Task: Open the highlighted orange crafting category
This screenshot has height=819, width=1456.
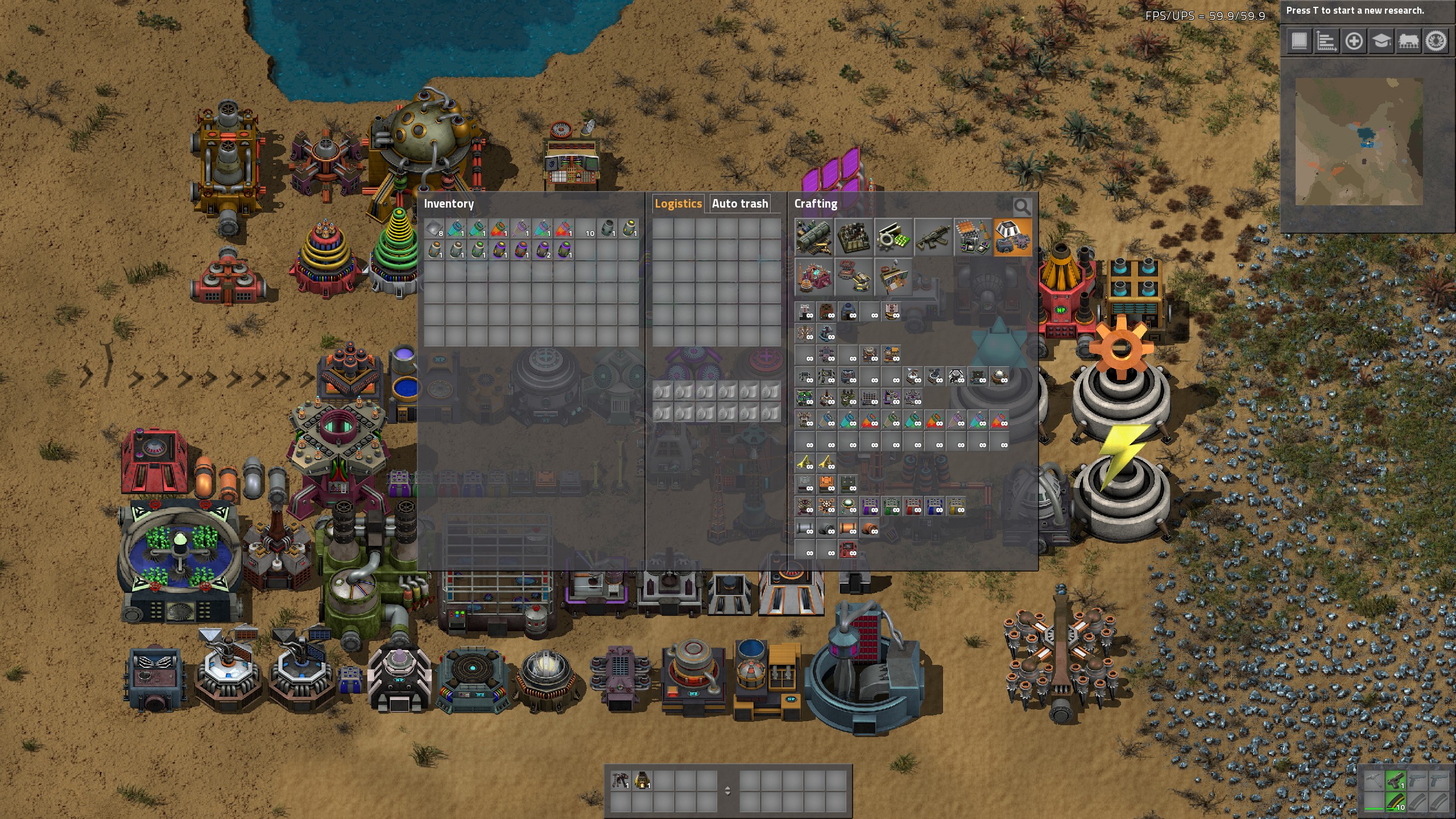Action: tap(1012, 237)
